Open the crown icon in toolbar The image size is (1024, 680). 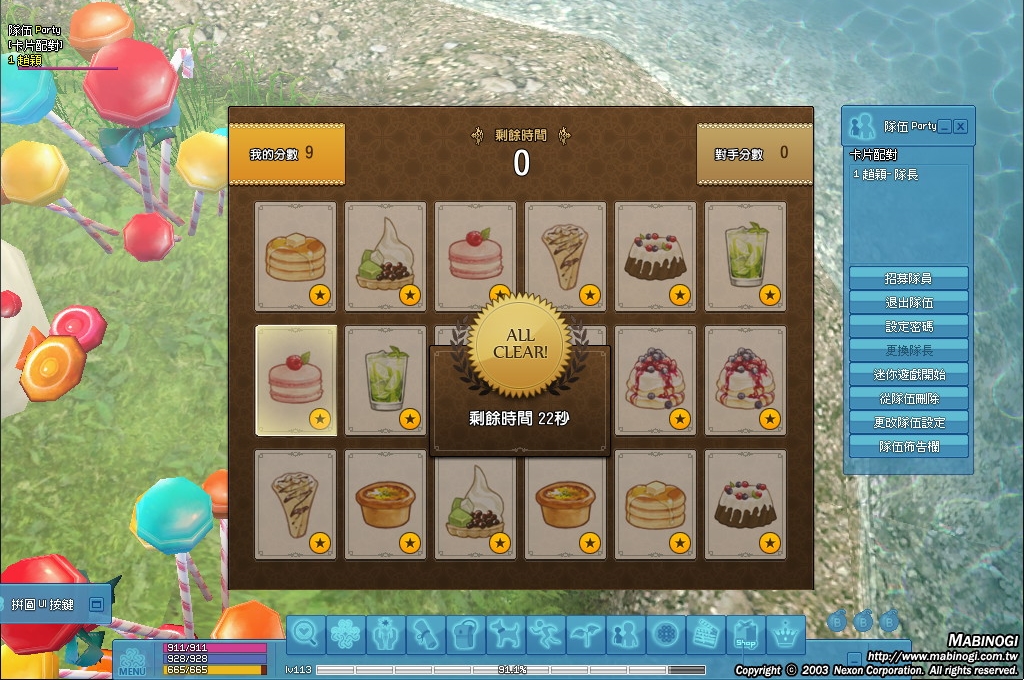787,634
